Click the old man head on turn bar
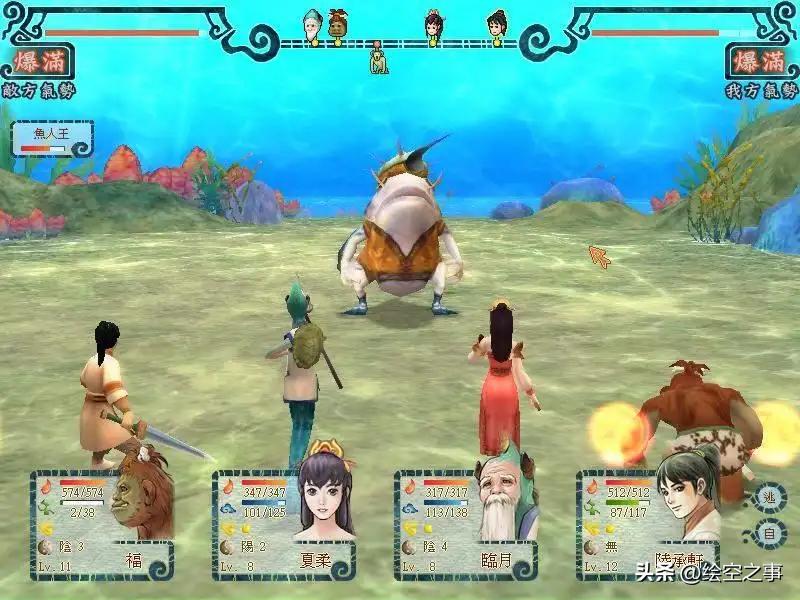 click(313, 24)
